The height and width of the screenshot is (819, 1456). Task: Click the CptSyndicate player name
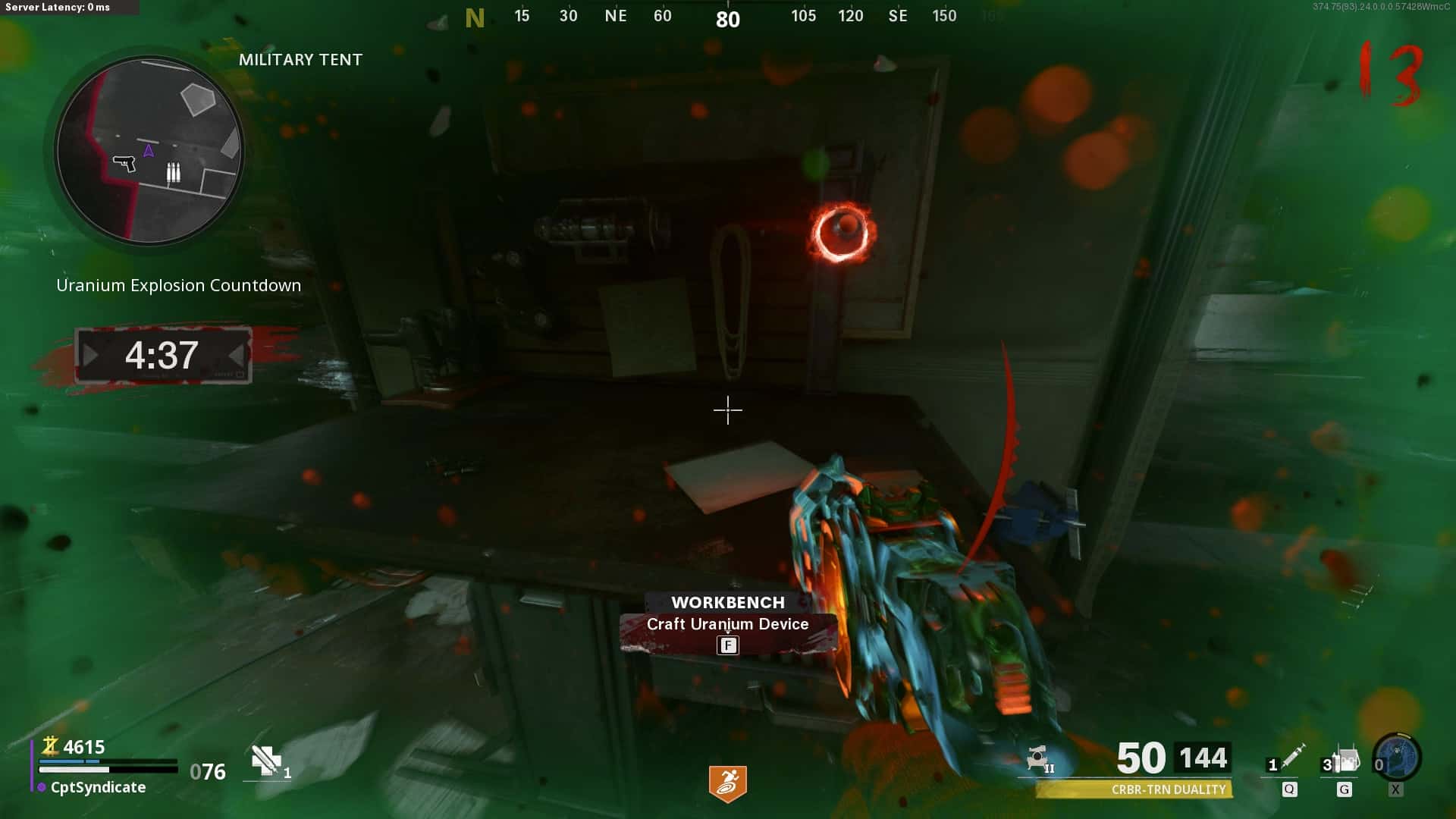tap(98, 787)
